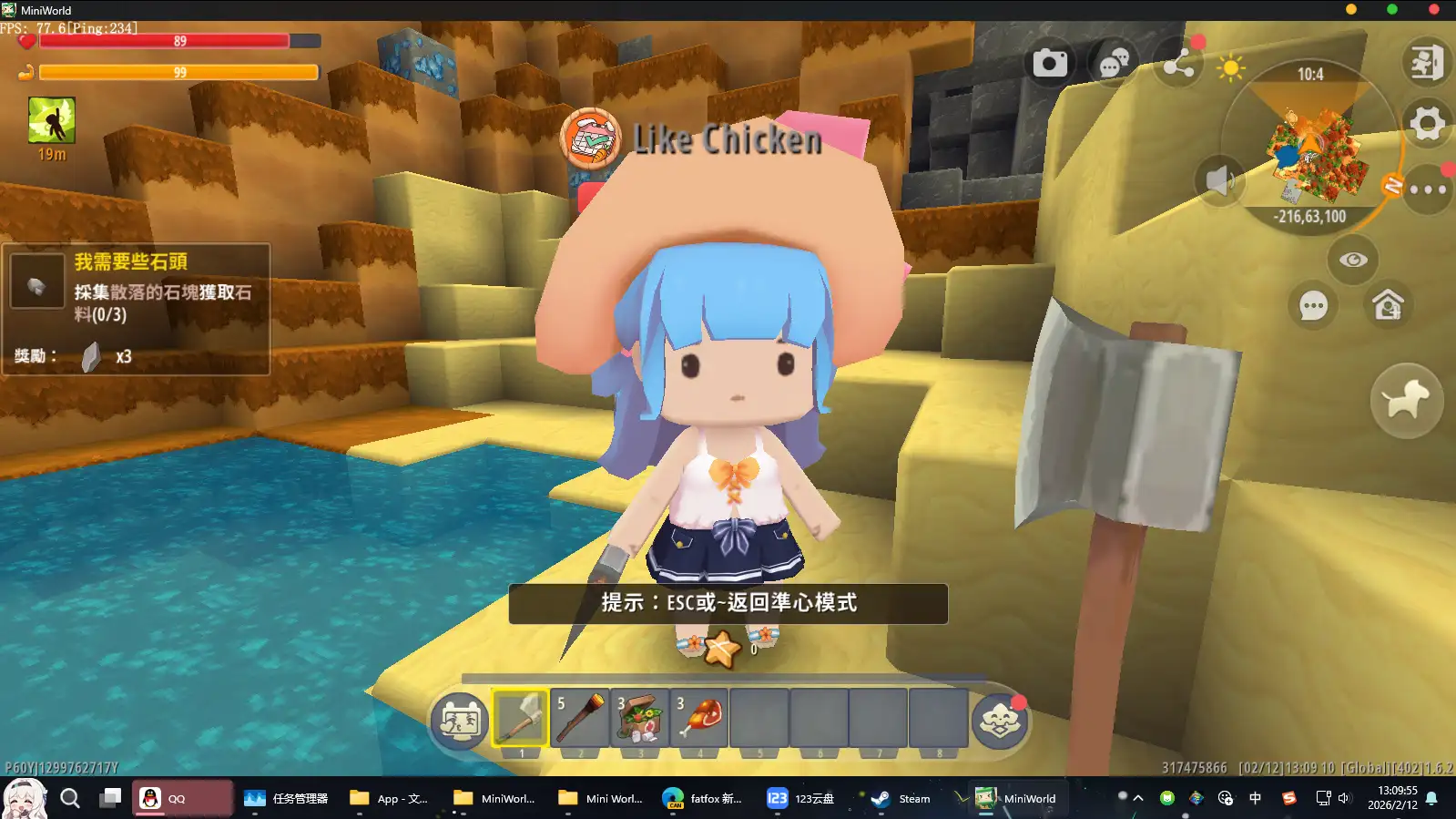Click the skill icon showing 19m cooldown
This screenshot has height=819, width=1456.
point(52,125)
